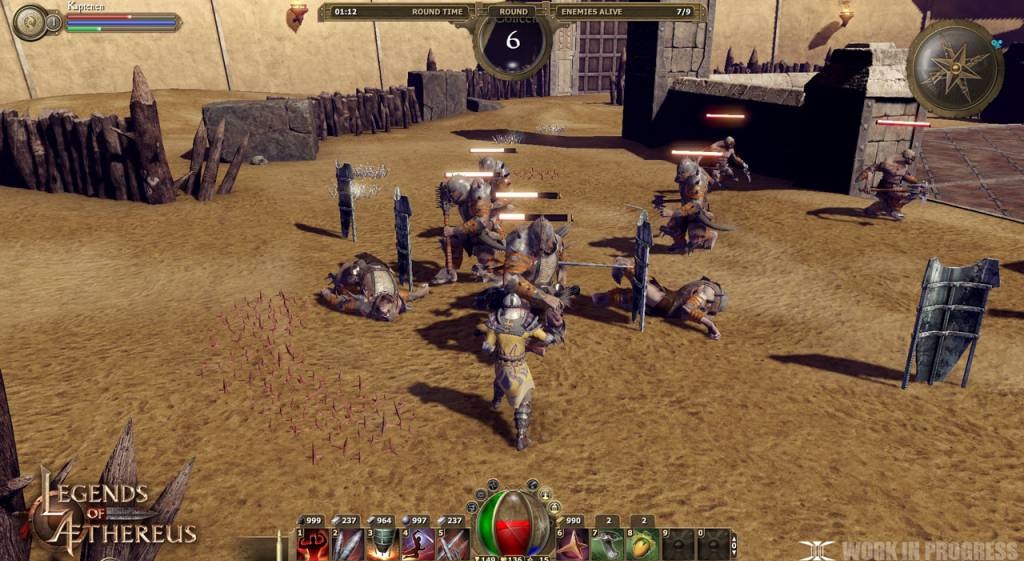Click the hotbar page switcher arrows
This screenshot has width=1024, height=561.
point(737,544)
